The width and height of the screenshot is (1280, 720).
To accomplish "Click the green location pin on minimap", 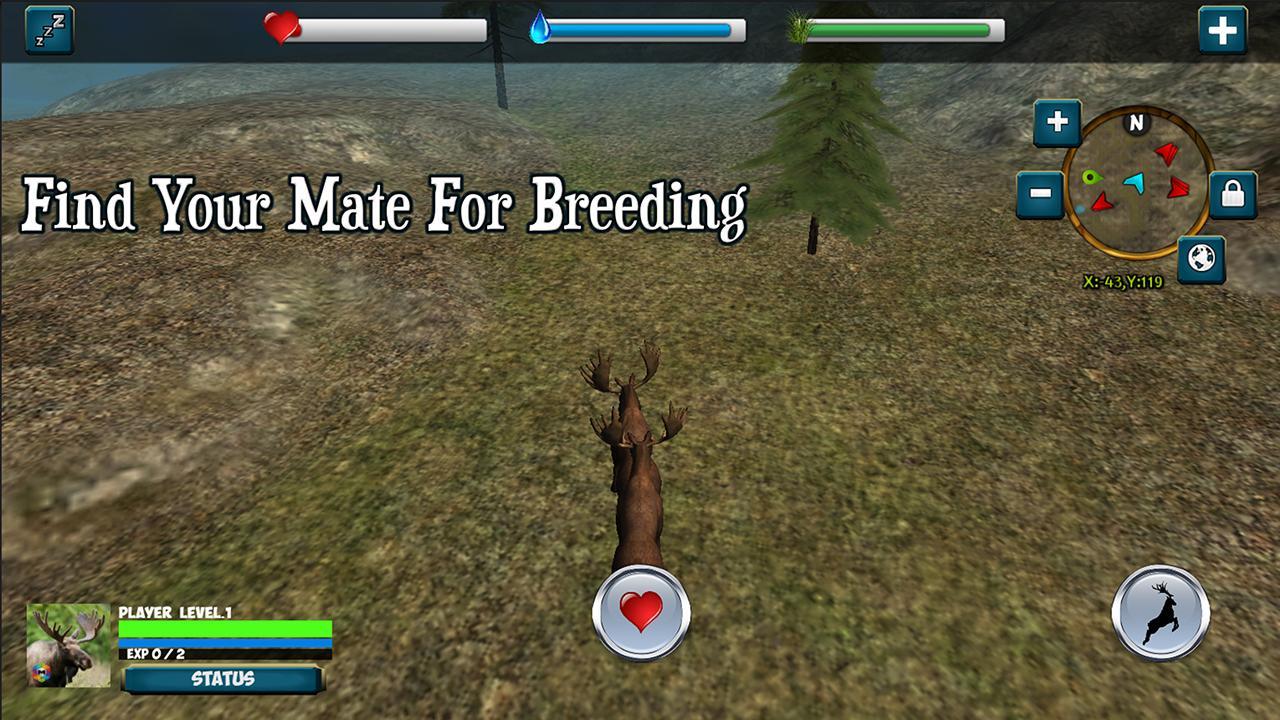I will (1090, 178).
